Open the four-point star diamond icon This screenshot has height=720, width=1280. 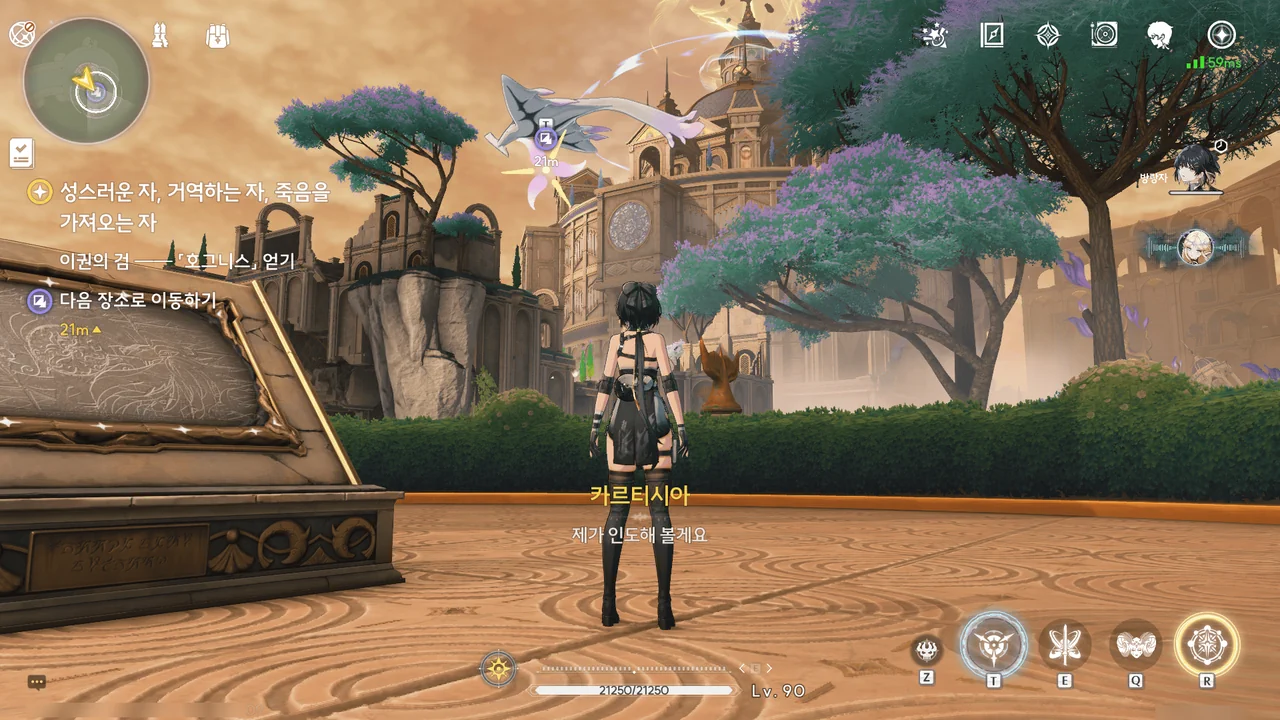pos(1047,36)
